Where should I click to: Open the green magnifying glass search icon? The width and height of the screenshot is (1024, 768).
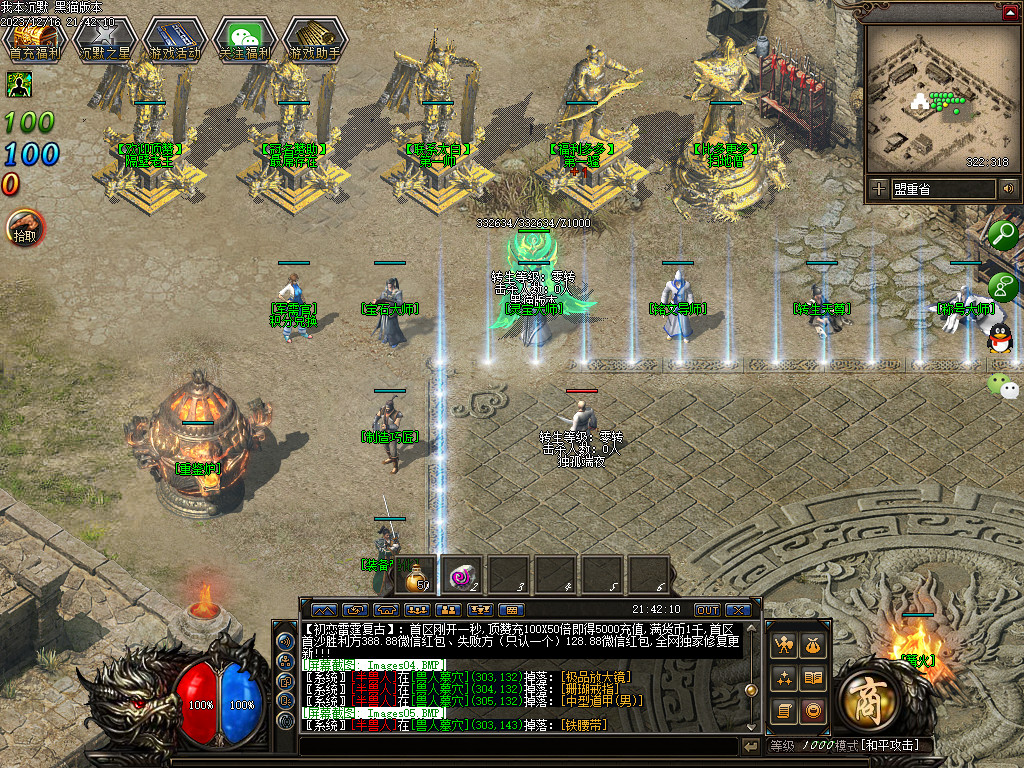[x=1003, y=236]
